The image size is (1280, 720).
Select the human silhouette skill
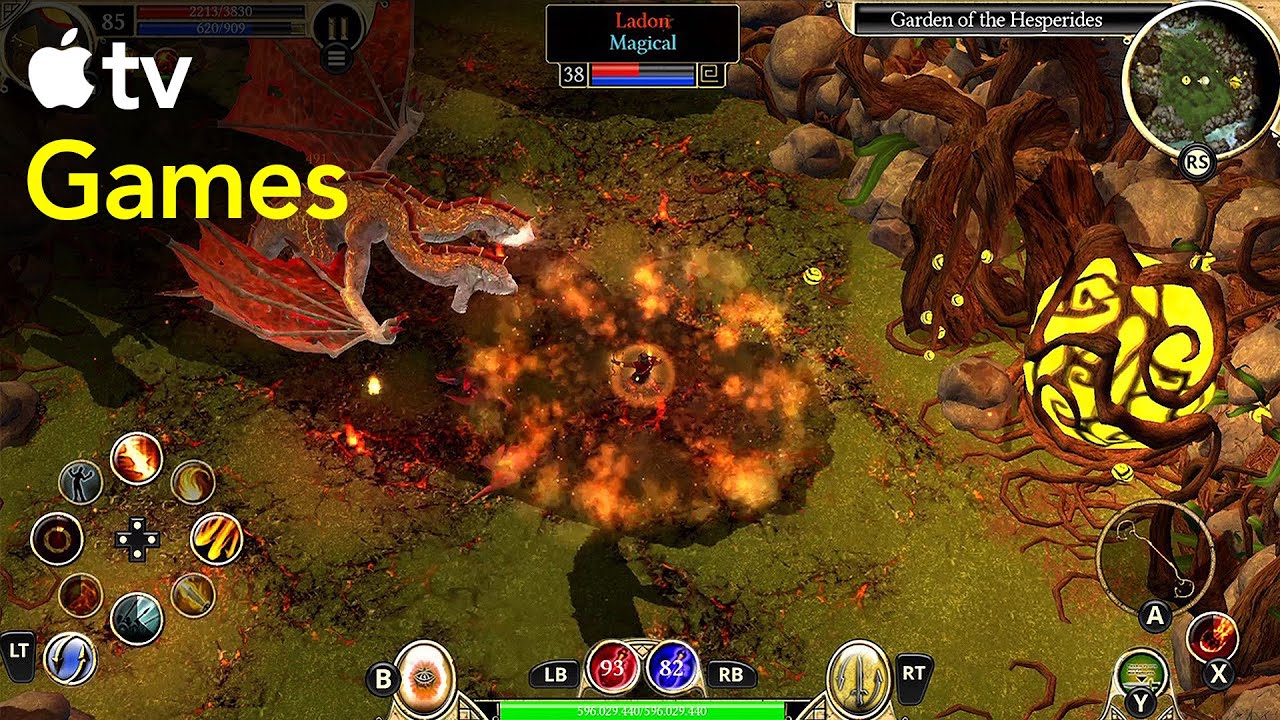[x=81, y=483]
